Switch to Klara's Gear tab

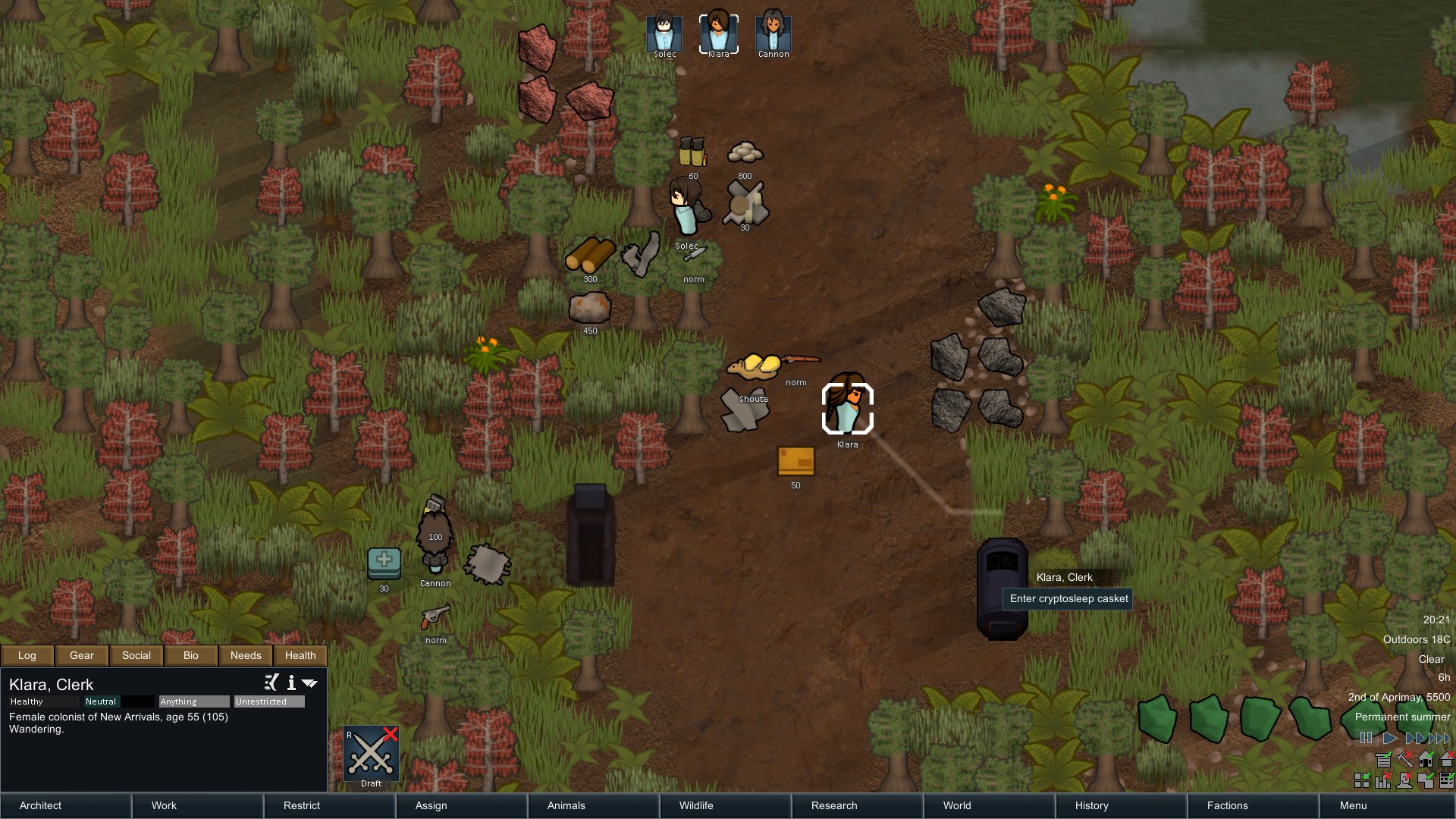(x=82, y=655)
